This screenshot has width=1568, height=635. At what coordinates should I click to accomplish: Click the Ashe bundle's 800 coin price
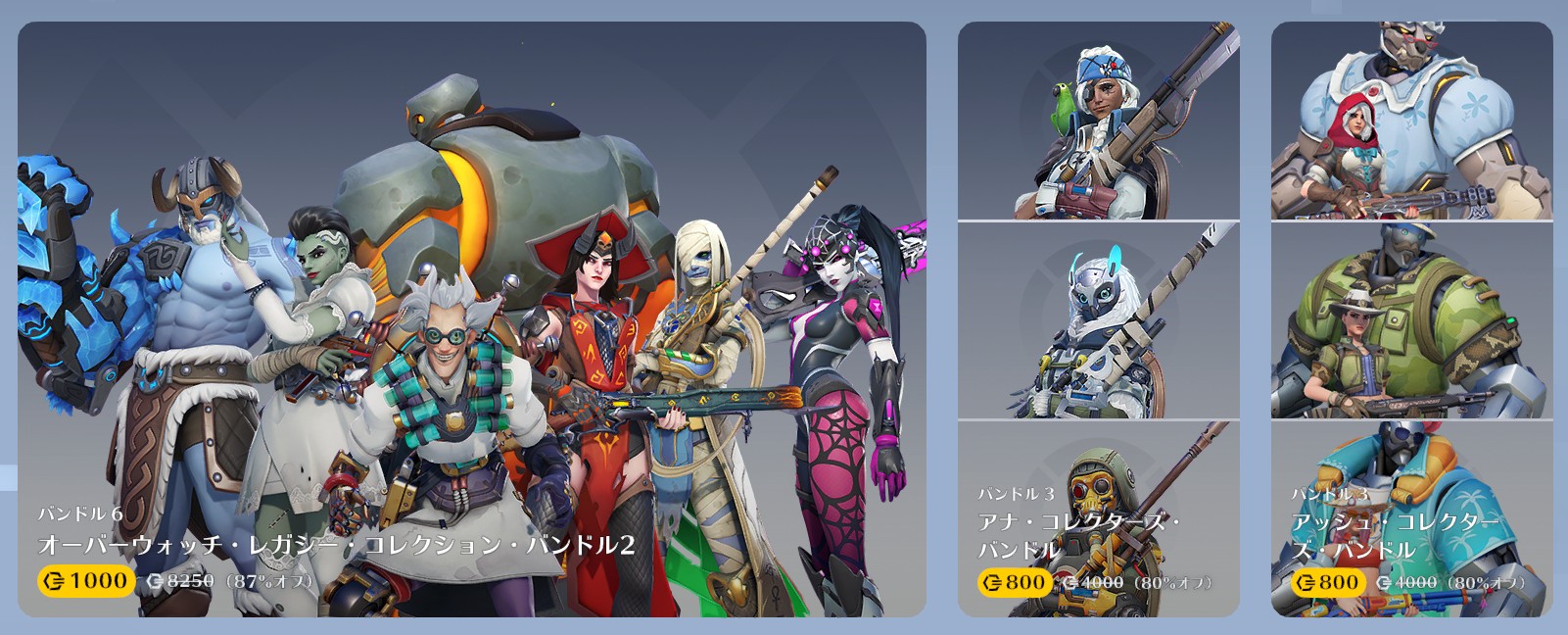1327,583
